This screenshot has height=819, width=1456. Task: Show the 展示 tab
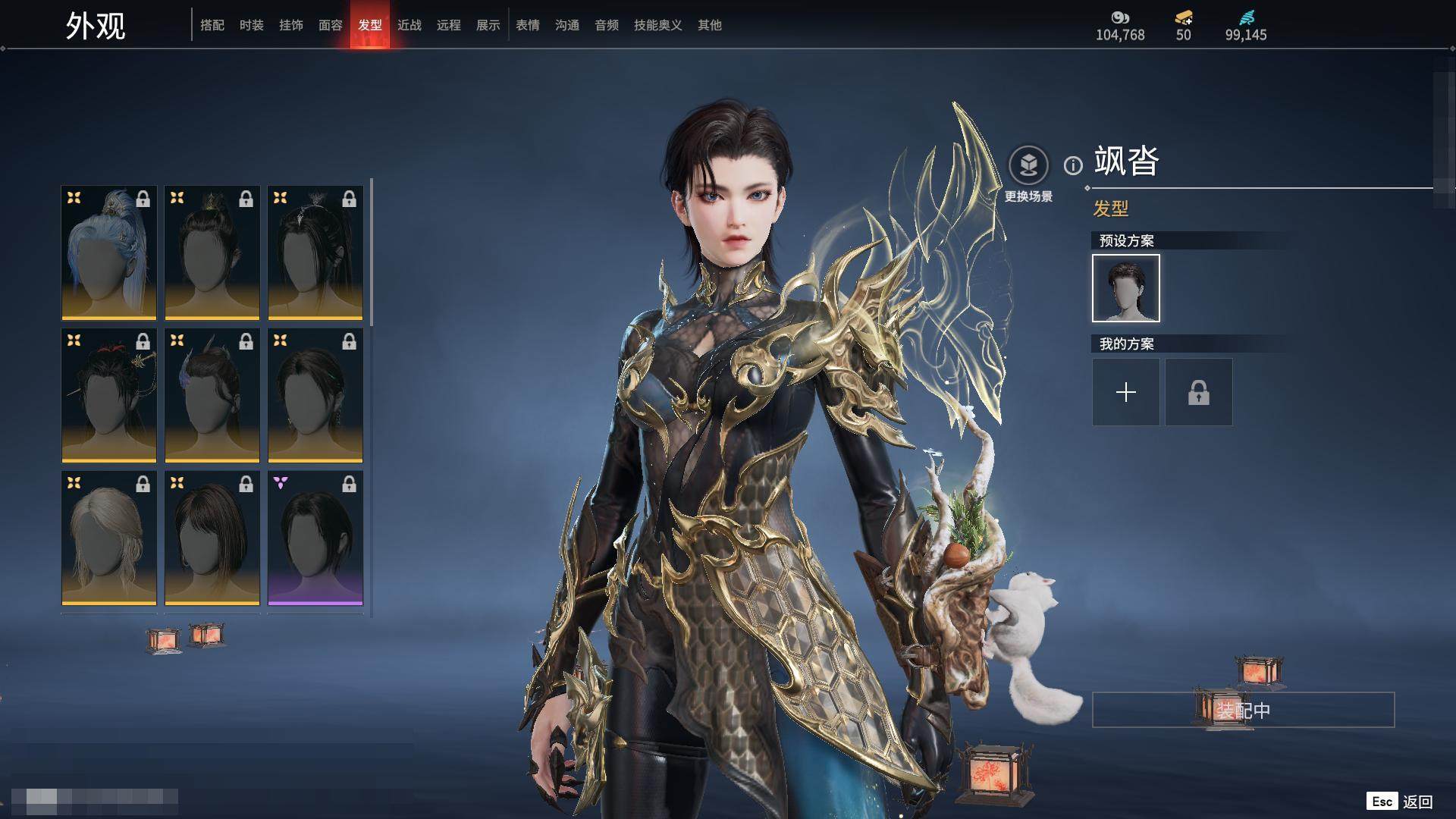(488, 25)
